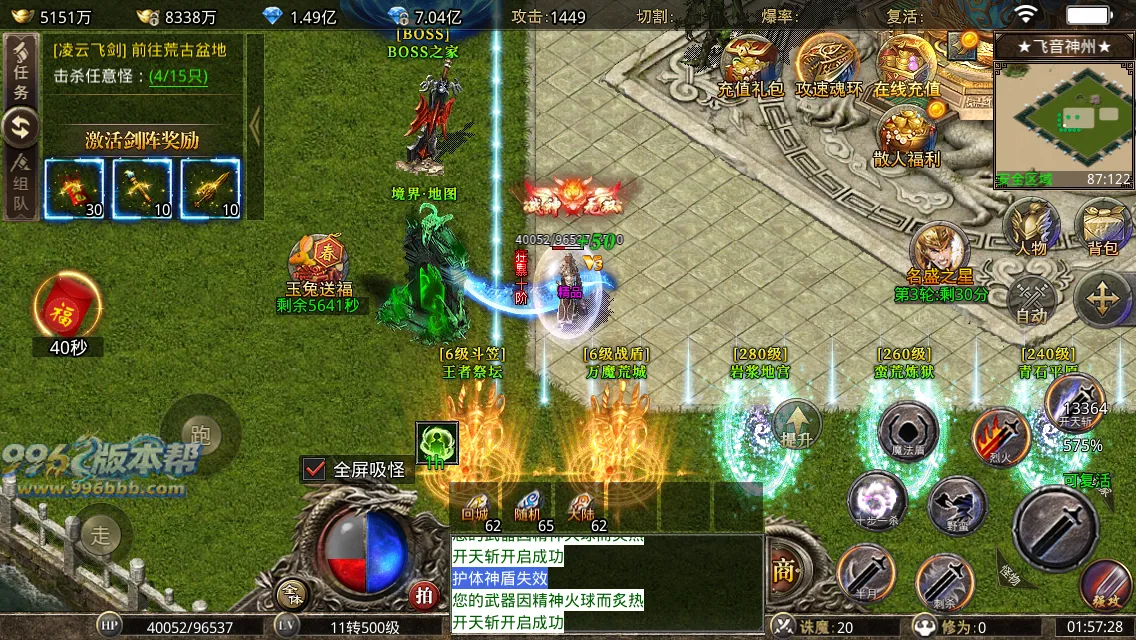The width and height of the screenshot is (1136, 640).
Task: Open the 人物 character sheet
Action: pyautogui.click(x=1031, y=224)
